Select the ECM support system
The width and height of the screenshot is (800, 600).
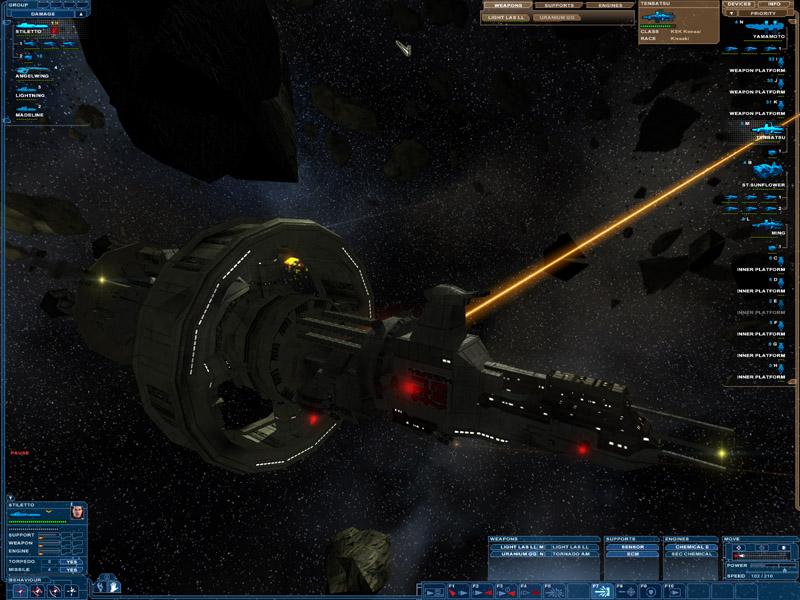(633, 554)
